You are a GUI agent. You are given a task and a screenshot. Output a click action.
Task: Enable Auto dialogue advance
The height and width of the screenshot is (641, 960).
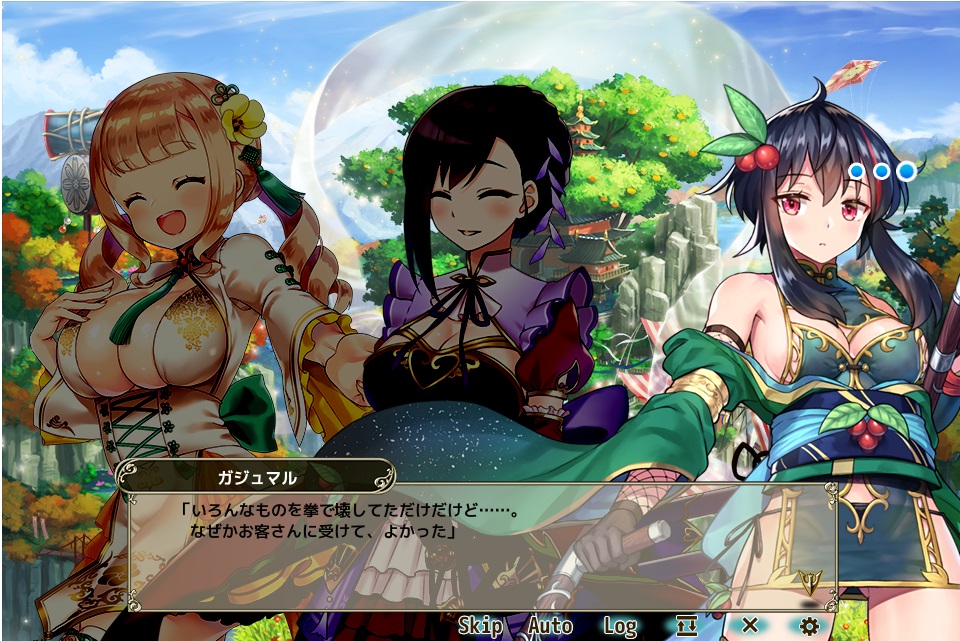click(x=550, y=627)
